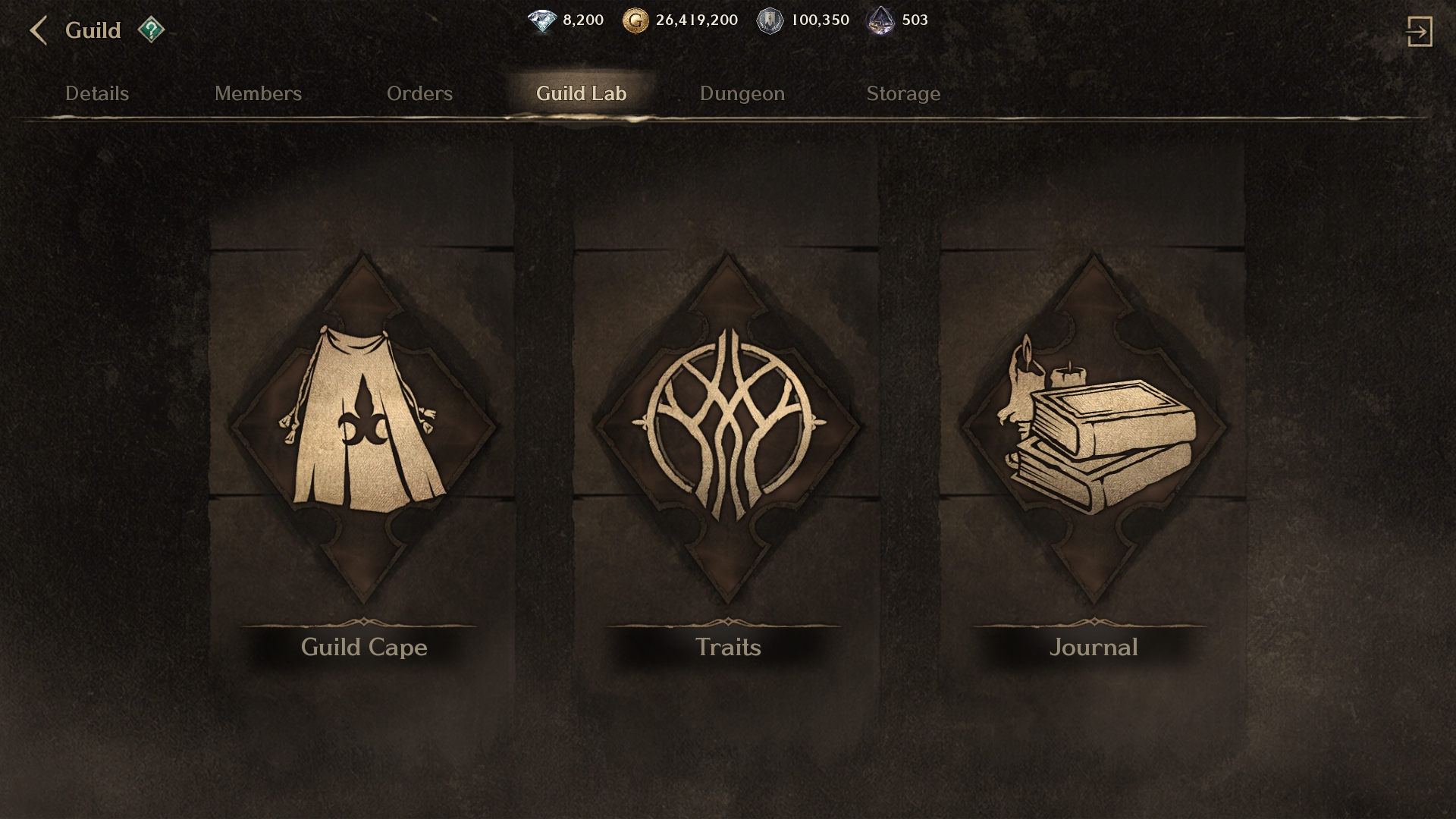
Task: Open the Members tab
Action: point(258,93)
